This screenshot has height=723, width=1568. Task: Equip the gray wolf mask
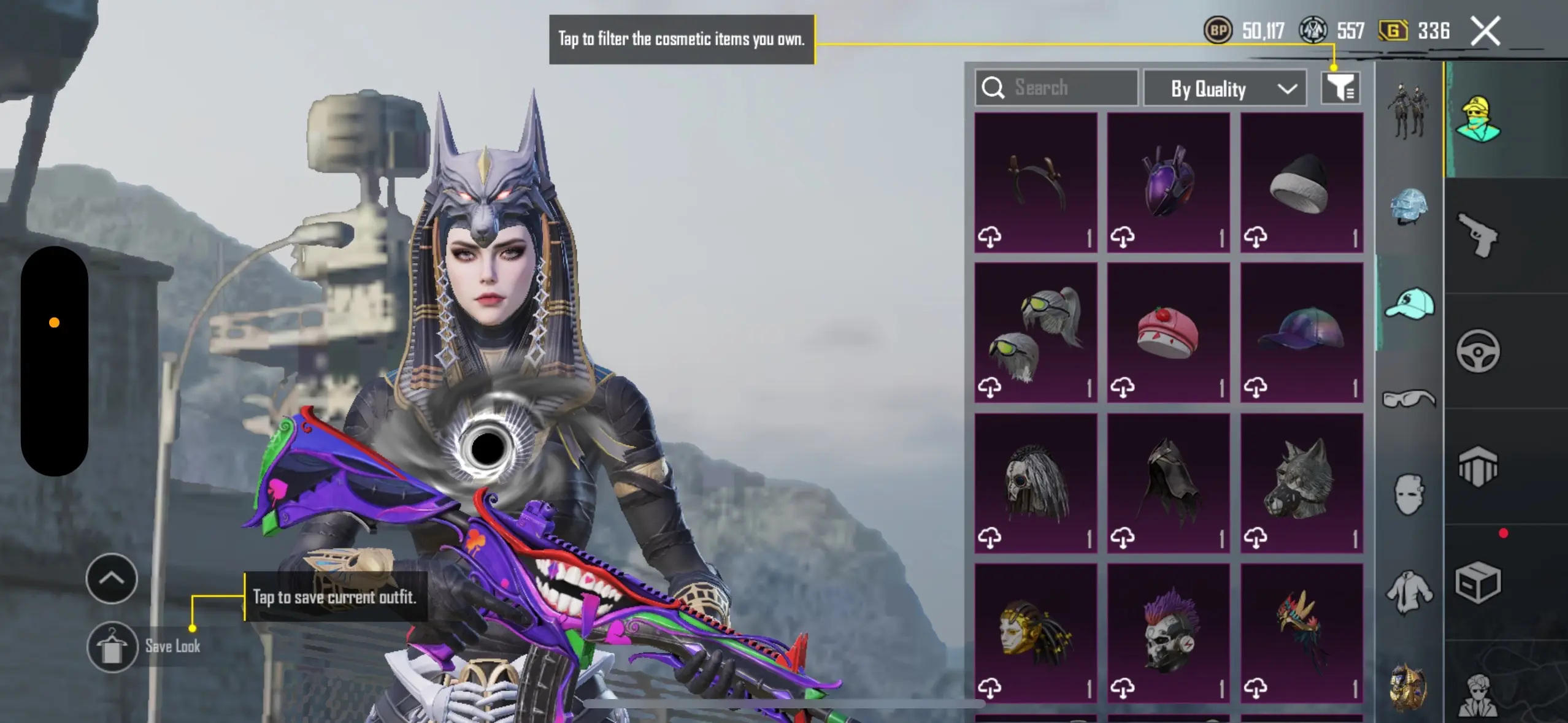coord(1301,483)
